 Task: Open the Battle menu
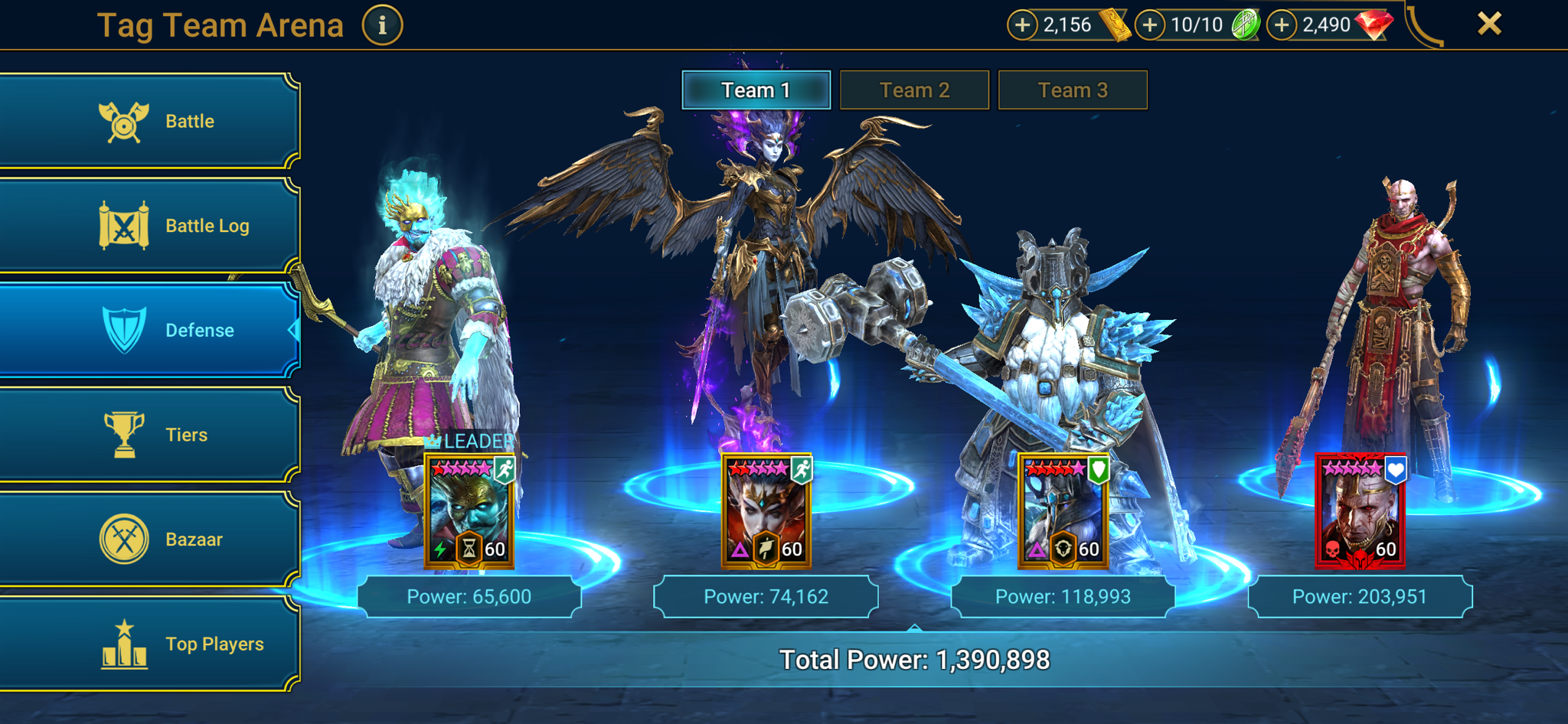pyautogui.click(x=149, y=121)
